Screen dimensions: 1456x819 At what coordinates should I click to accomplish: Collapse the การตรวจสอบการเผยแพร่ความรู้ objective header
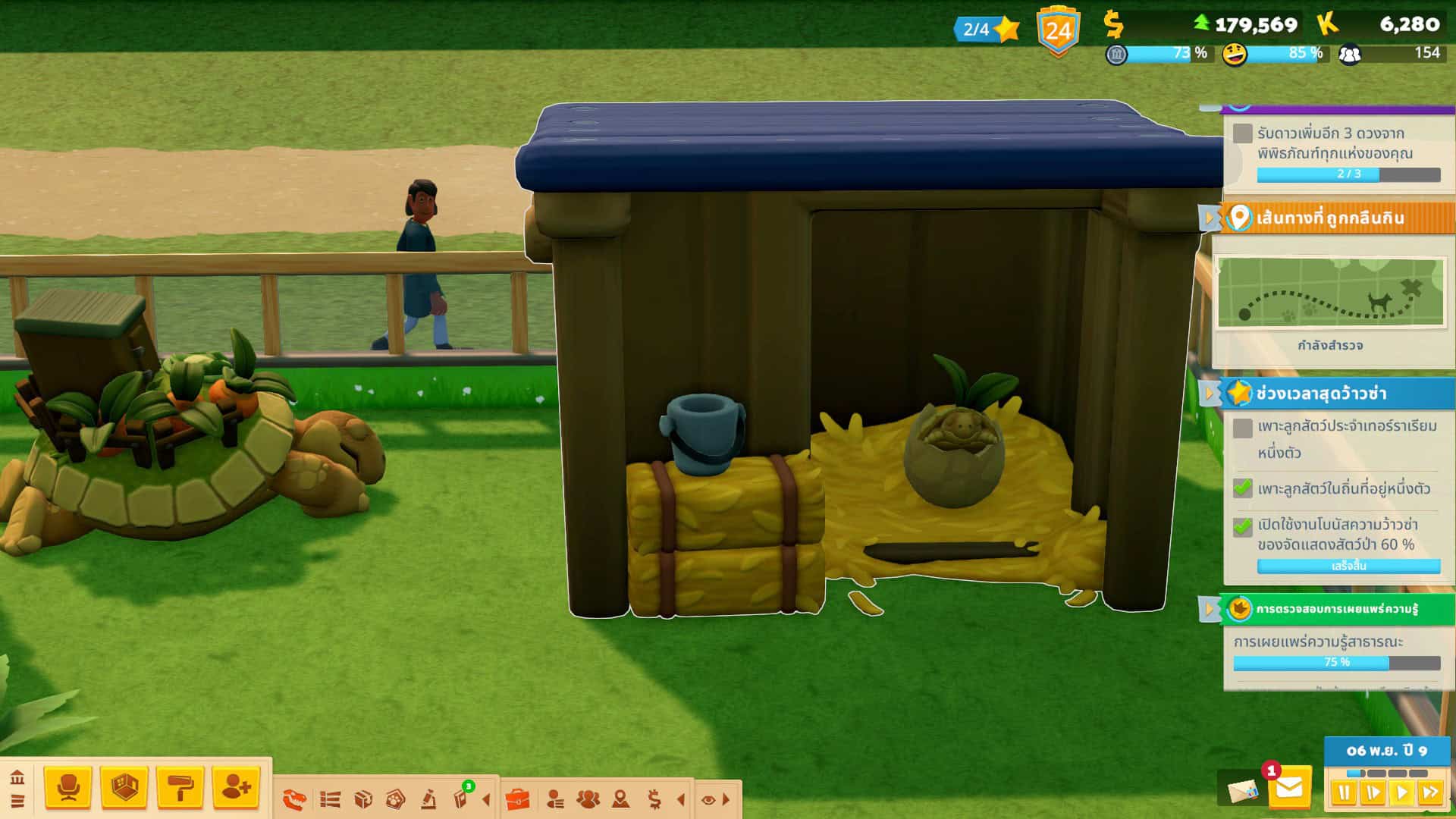point(1209,609)
